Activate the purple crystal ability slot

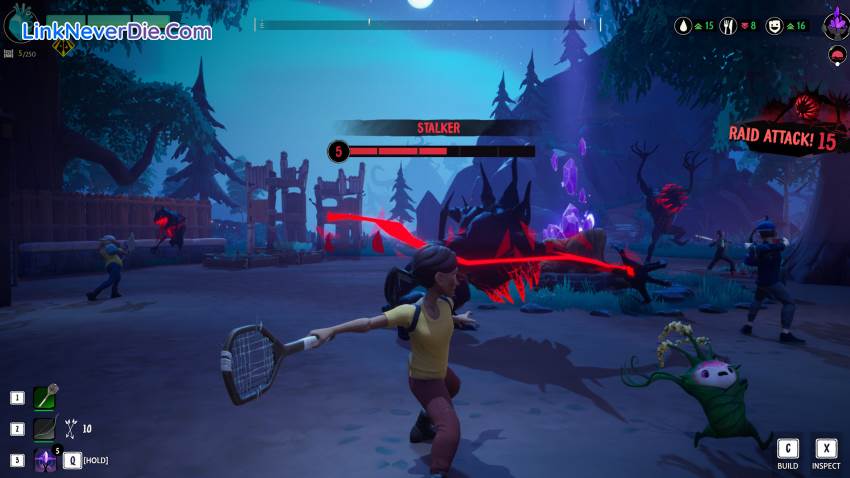pos(45,460)
